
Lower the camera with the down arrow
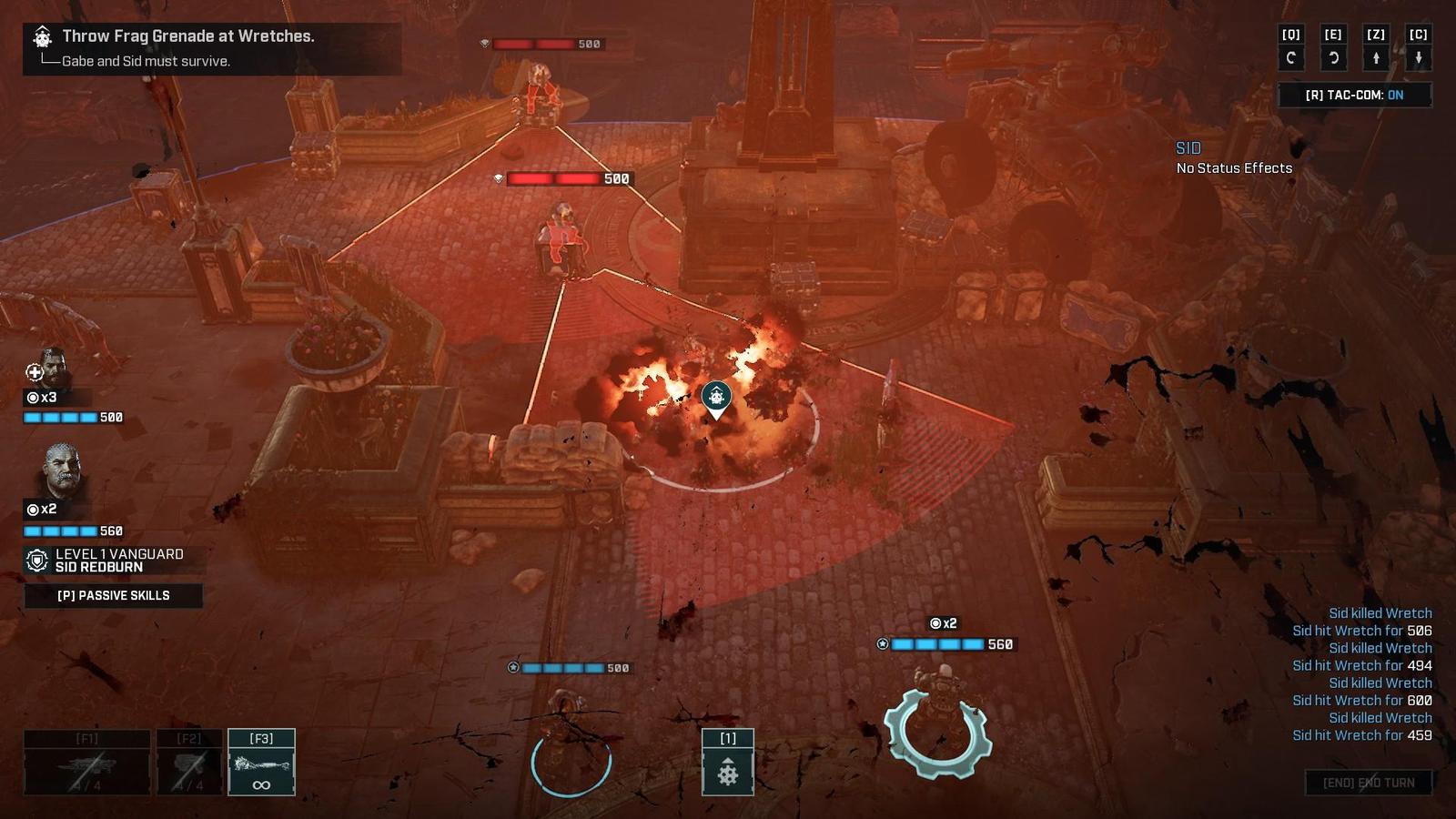pyautogui.click(x=1418, y=58)
